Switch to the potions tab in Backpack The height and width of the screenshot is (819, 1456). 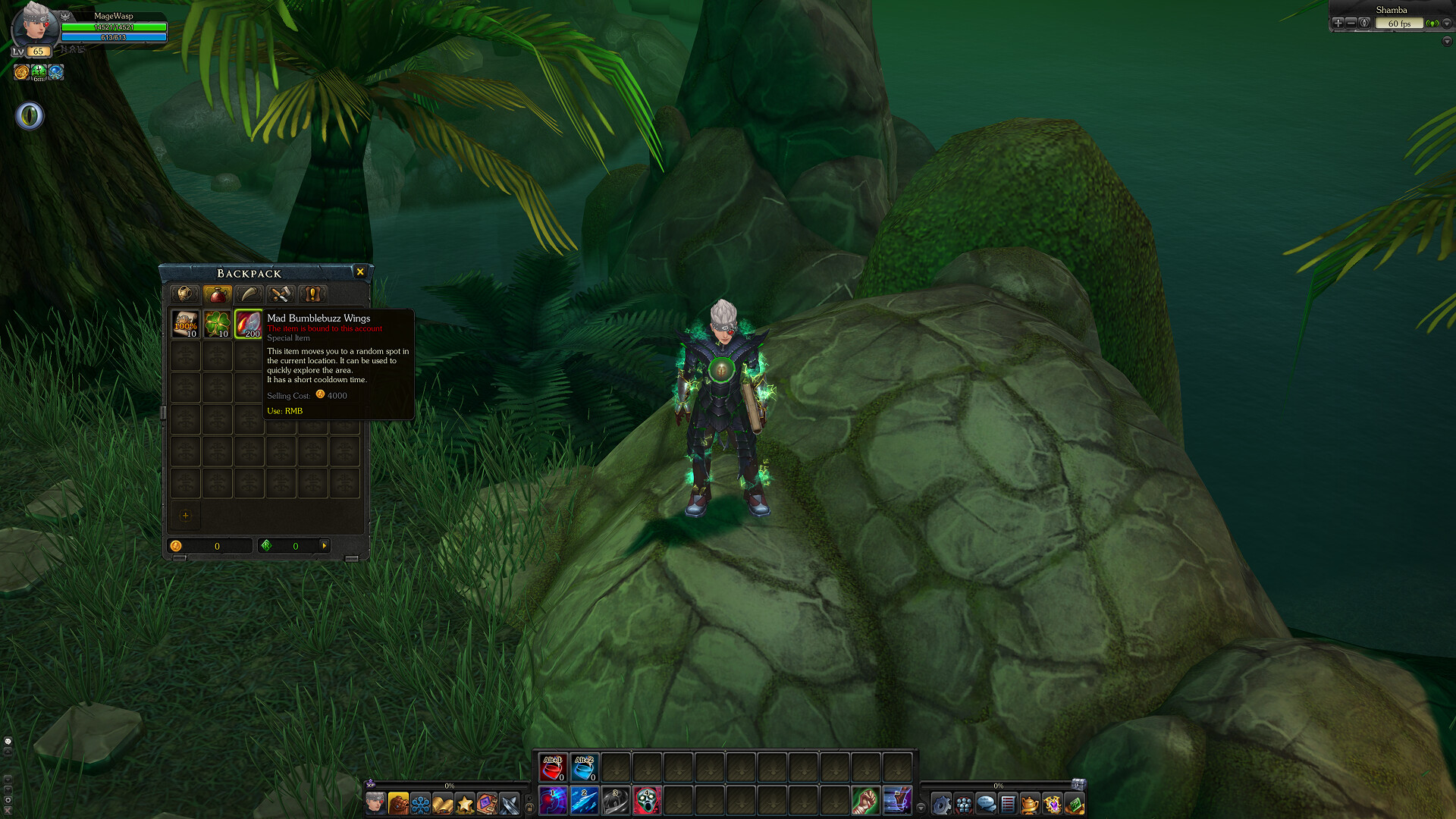218,294
